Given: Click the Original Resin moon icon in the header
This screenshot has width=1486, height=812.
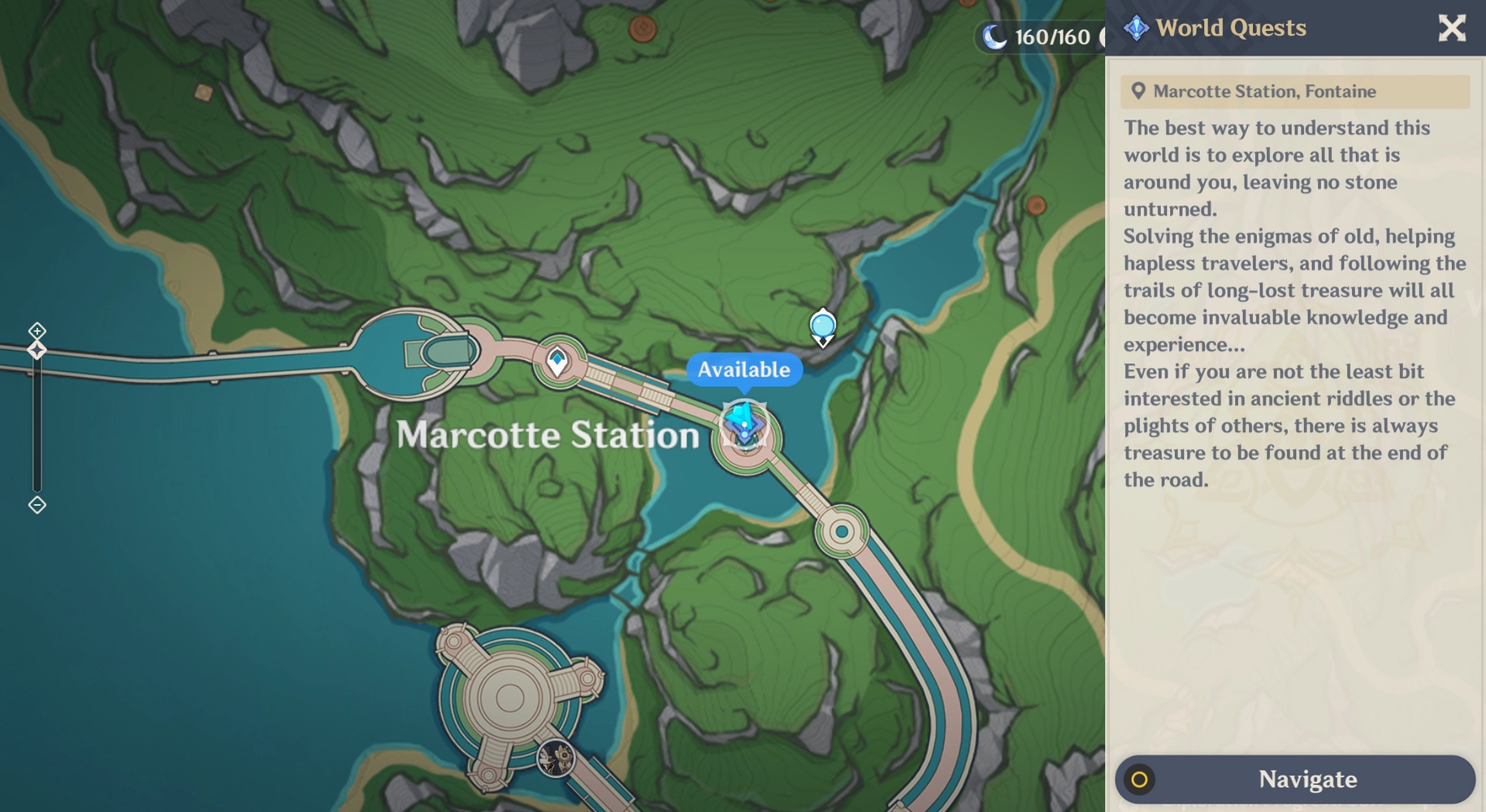Looking at the screenshot, I should tap(994, 35).
